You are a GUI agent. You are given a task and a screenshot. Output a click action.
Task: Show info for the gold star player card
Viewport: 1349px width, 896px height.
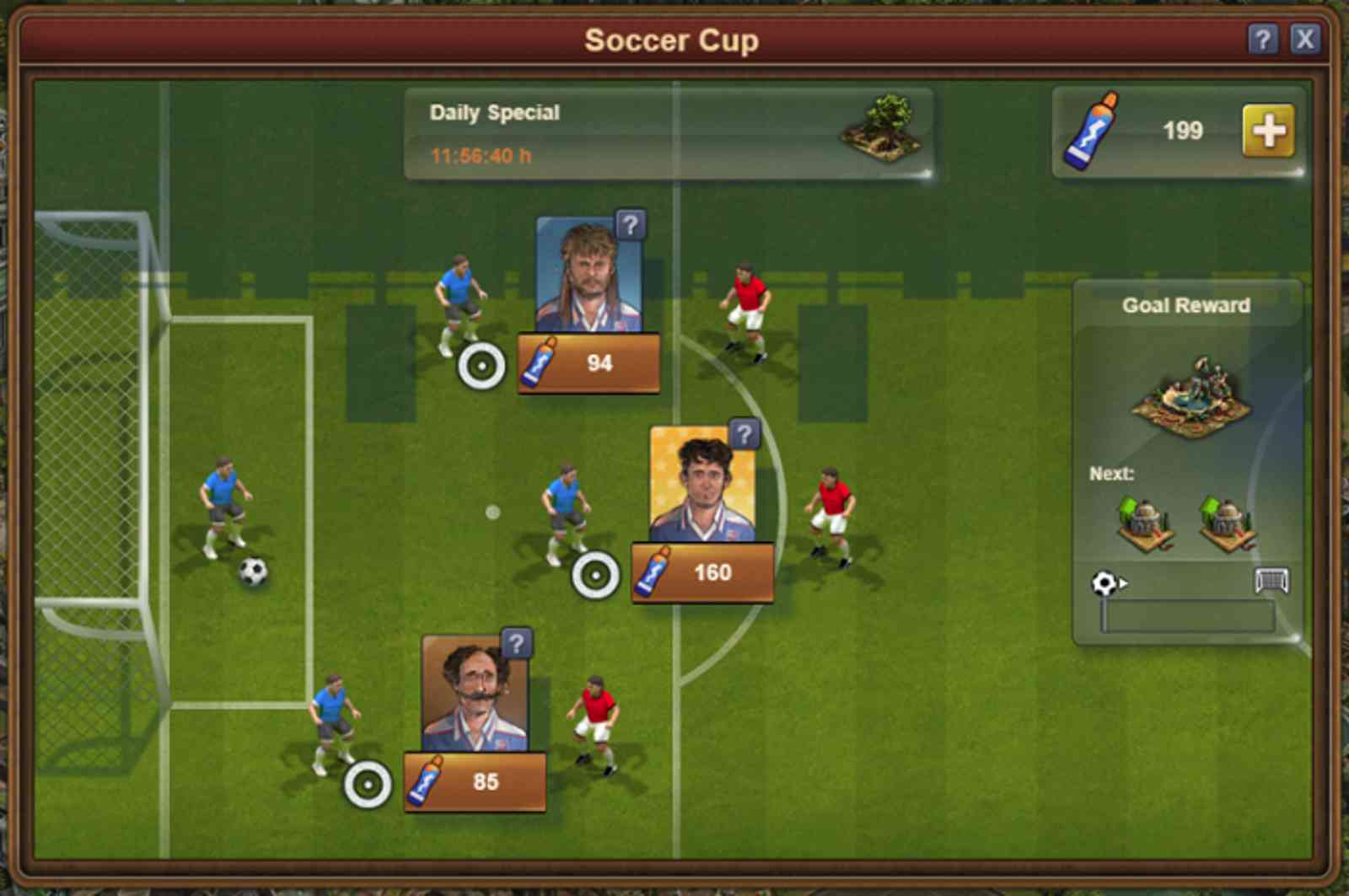pyautogui.click(x=744, y=435)
